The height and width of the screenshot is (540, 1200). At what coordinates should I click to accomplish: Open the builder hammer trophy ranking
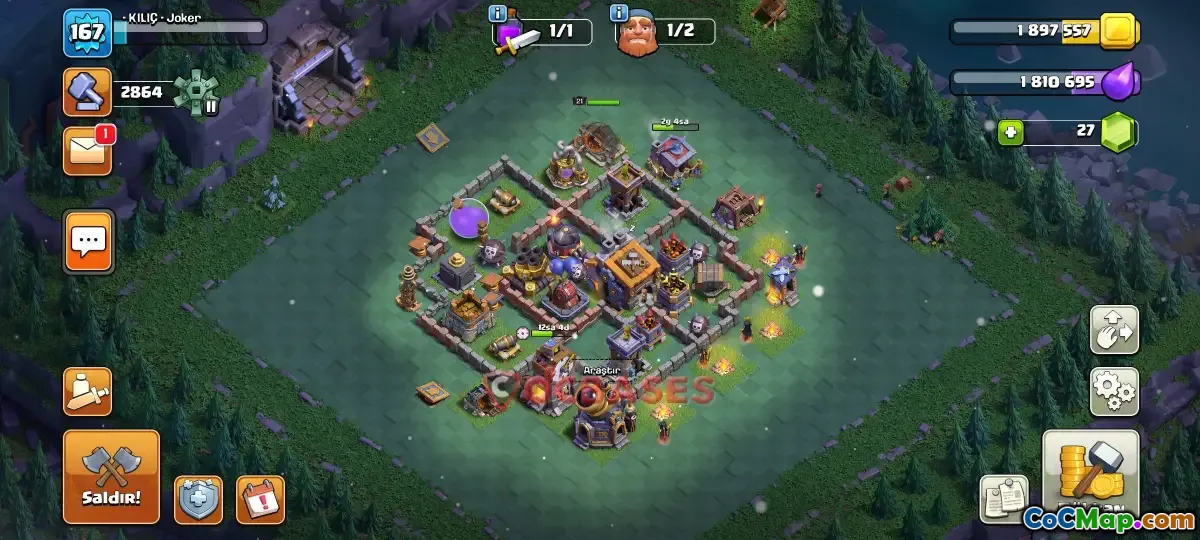[87, 92]
